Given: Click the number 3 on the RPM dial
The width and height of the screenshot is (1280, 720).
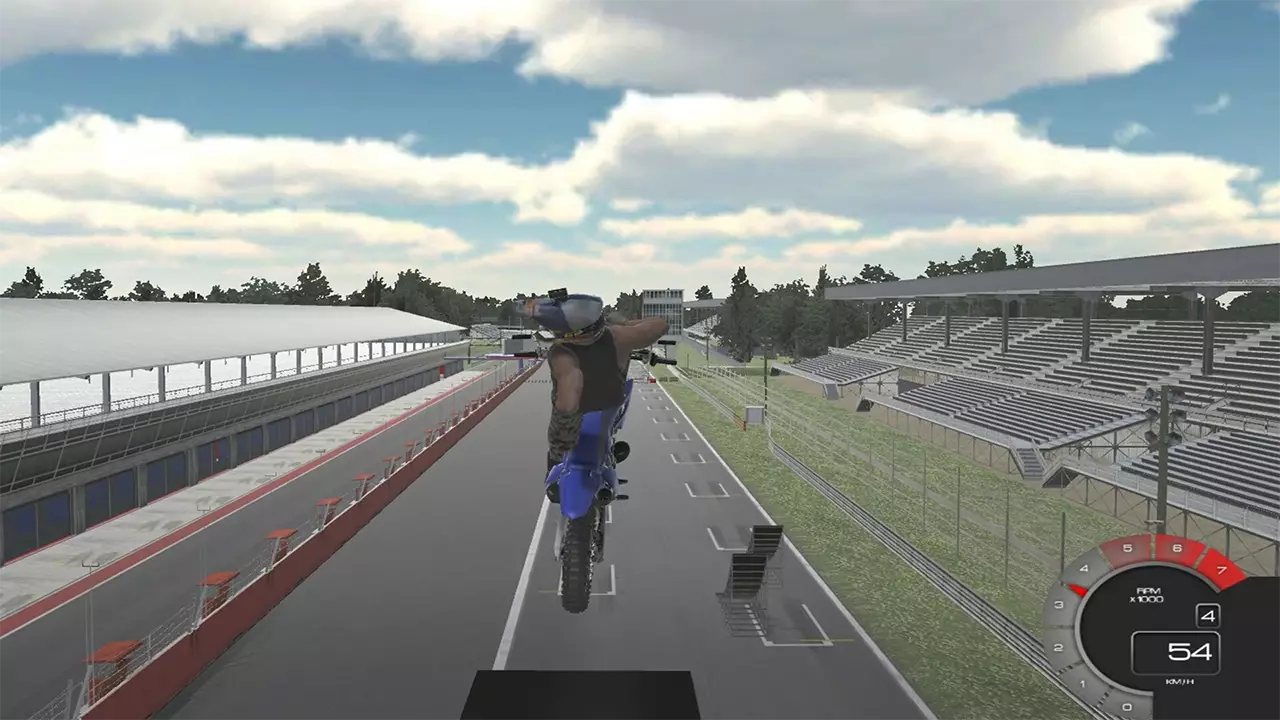Looking at the screenshot, I should 1058,603.
